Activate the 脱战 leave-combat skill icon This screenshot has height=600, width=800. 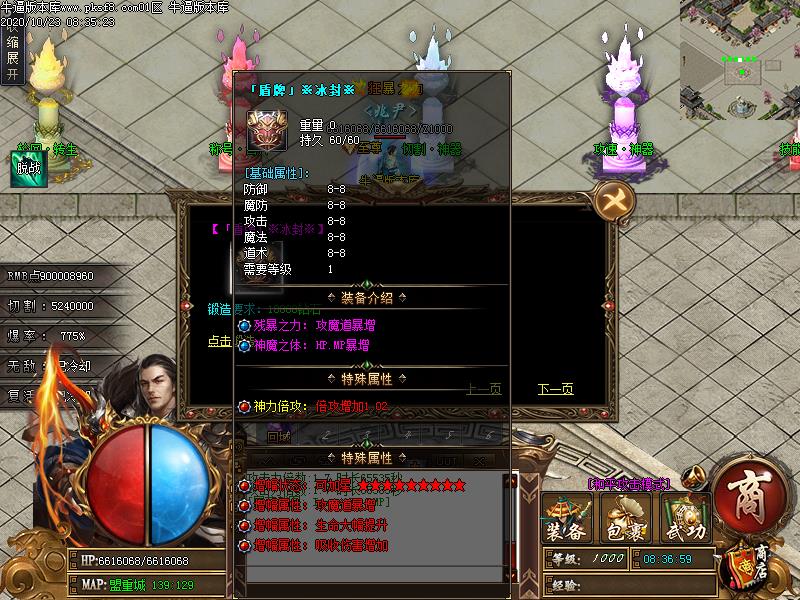point(30,168)
